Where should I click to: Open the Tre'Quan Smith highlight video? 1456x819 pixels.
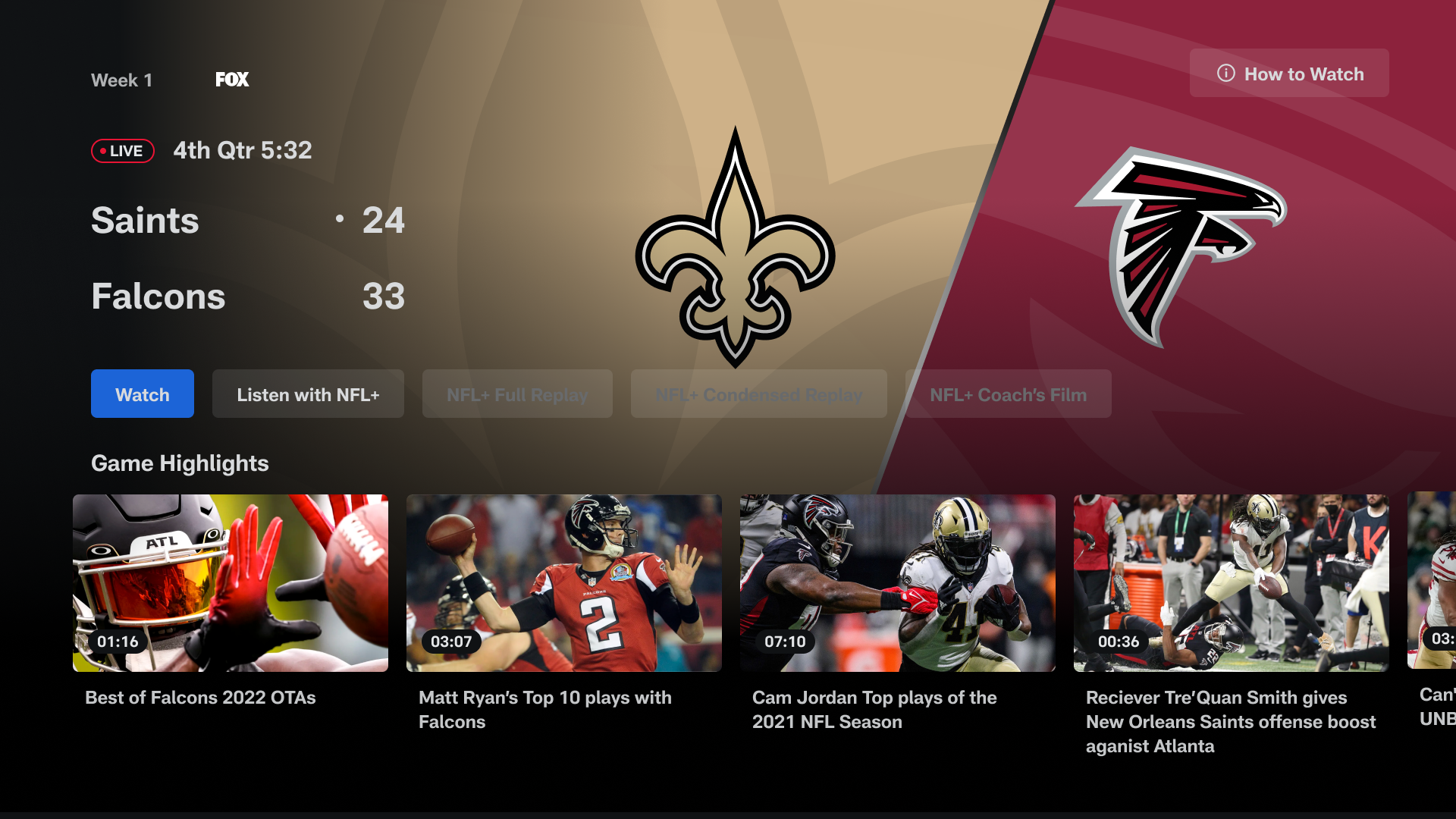(1231, 582)
